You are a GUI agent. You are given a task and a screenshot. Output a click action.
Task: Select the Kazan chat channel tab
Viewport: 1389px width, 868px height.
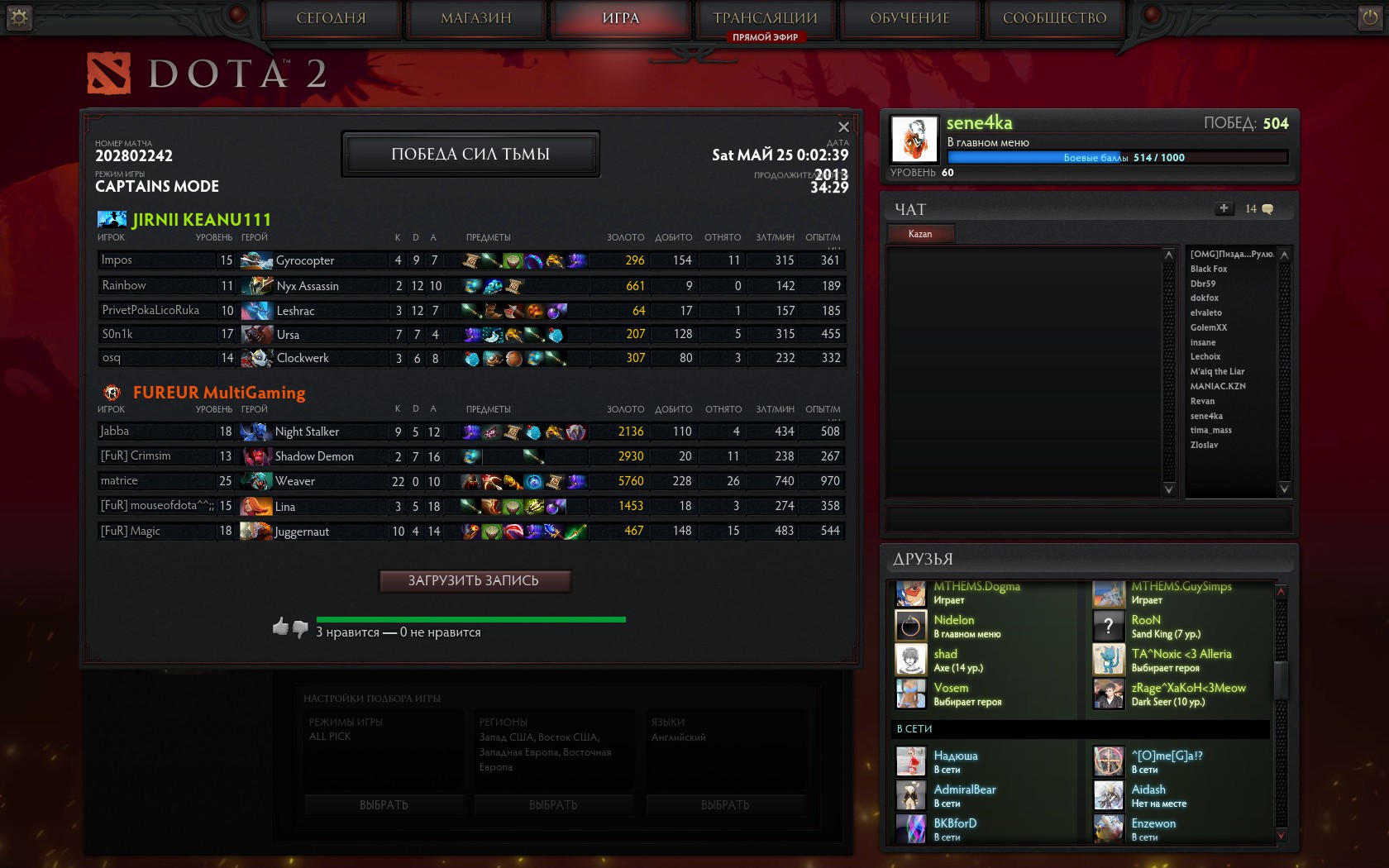(x=920, y=234)
